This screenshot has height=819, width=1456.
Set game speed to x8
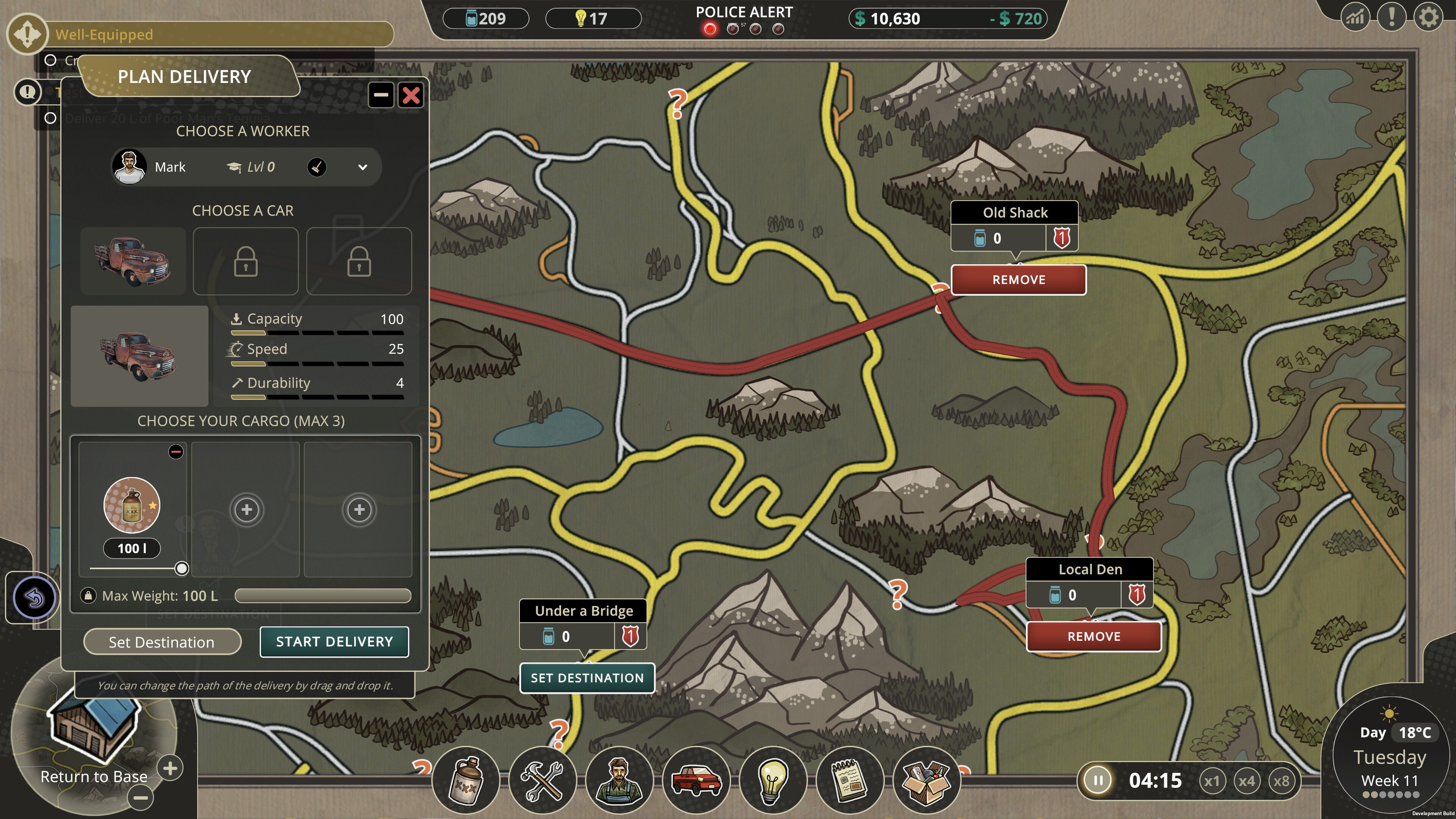click(1281, 781)
